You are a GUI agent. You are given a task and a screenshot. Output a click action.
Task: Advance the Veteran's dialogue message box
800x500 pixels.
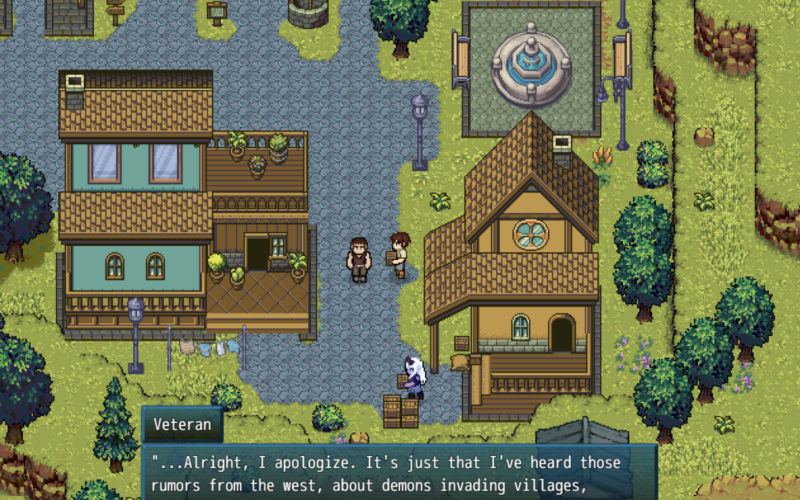pyautogui.click(x=400, y=473)
